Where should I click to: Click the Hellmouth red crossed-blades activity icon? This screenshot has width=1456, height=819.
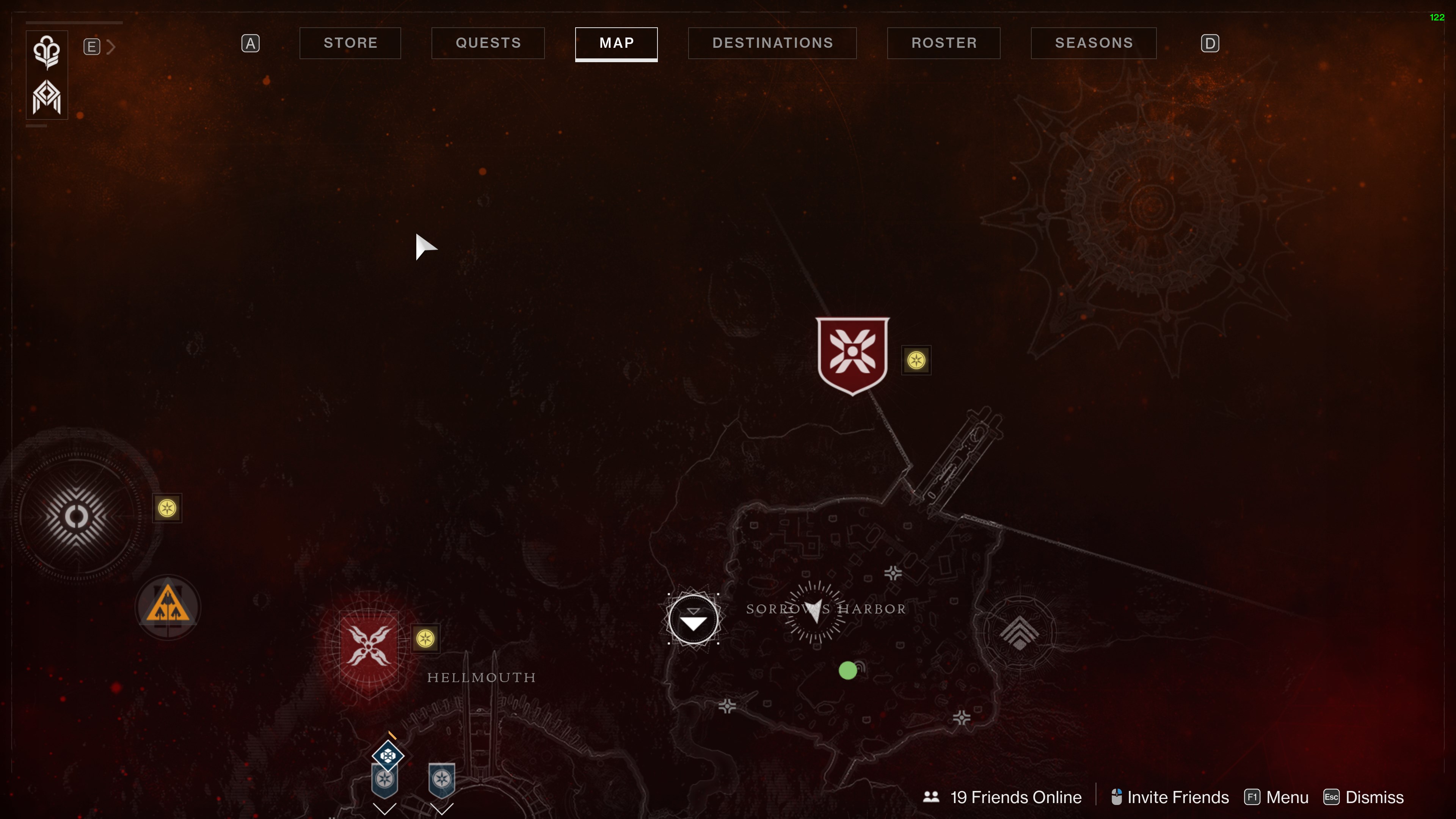click(369, 645)
